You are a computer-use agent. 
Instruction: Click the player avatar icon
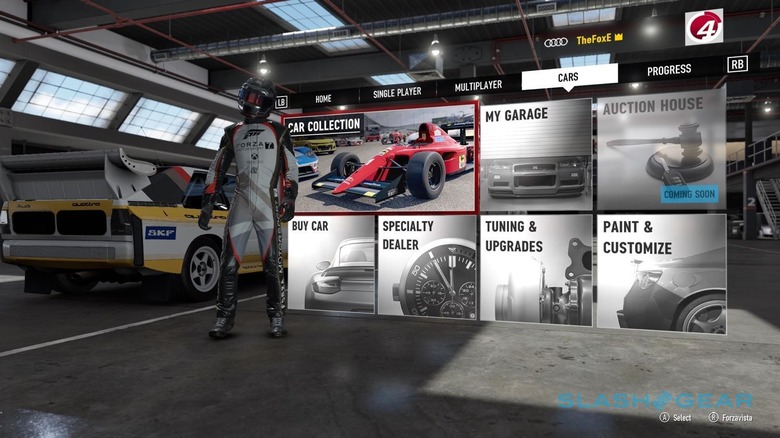703,27
